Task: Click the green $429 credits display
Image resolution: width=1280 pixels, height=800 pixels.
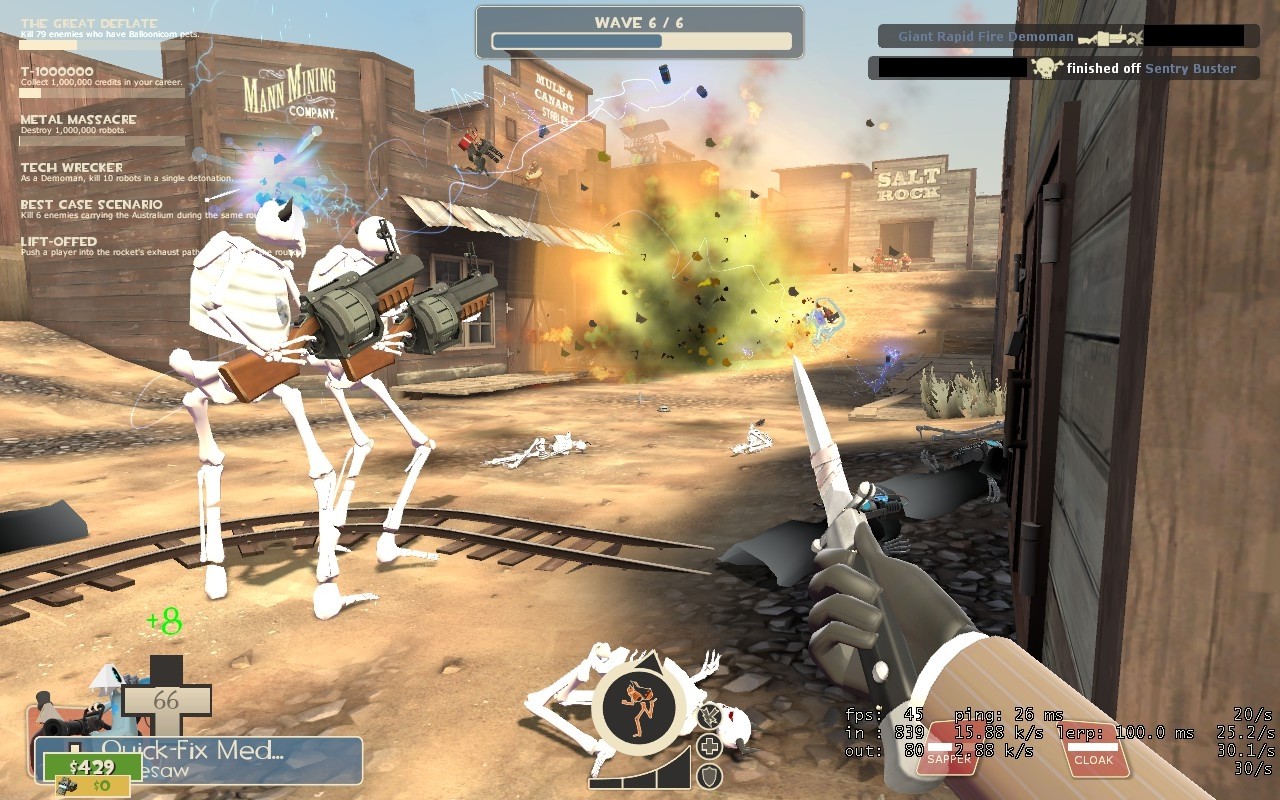Action: (x=92, y=766)
